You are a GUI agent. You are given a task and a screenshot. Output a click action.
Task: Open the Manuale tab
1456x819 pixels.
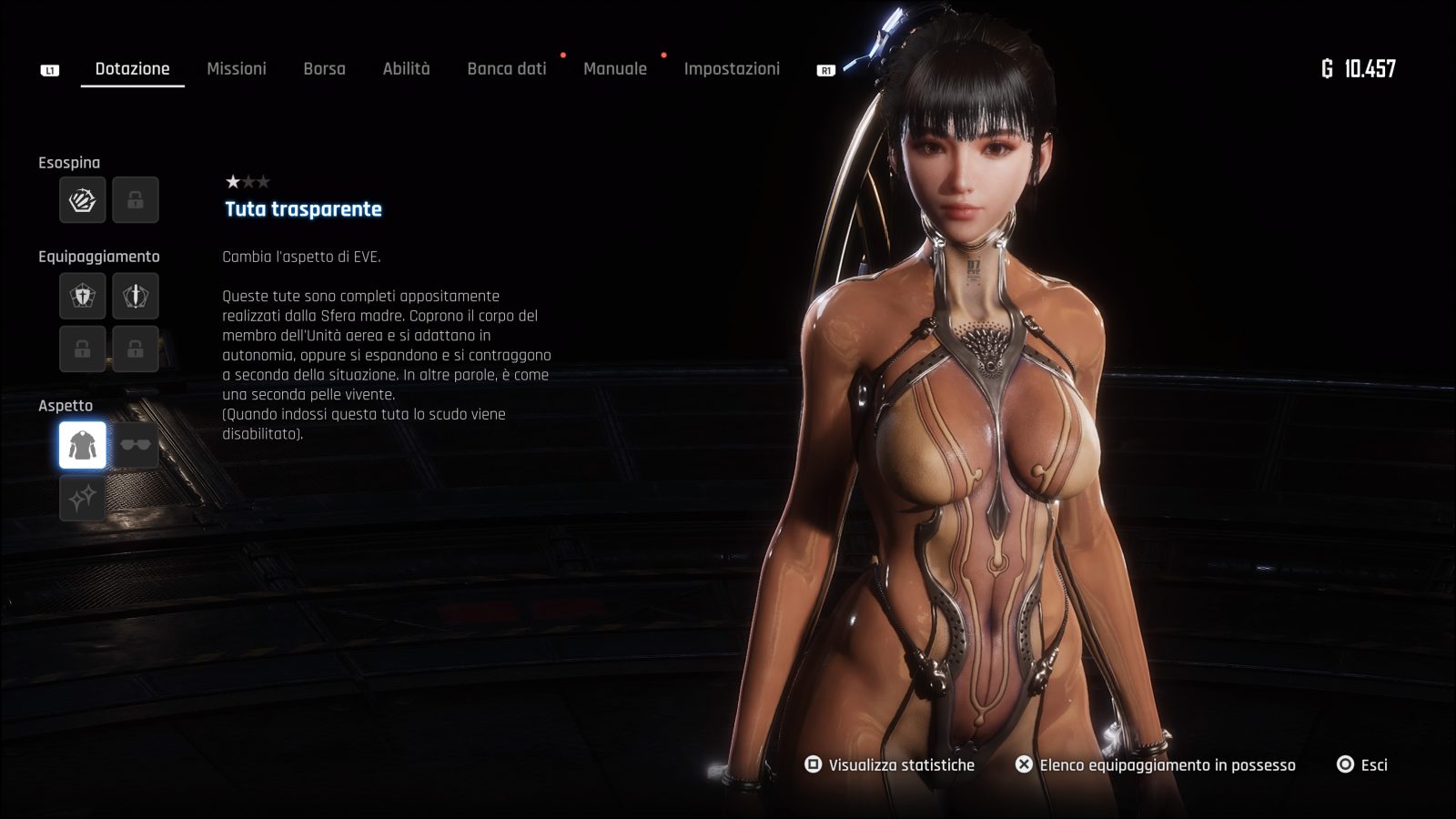tap(615, 69)
